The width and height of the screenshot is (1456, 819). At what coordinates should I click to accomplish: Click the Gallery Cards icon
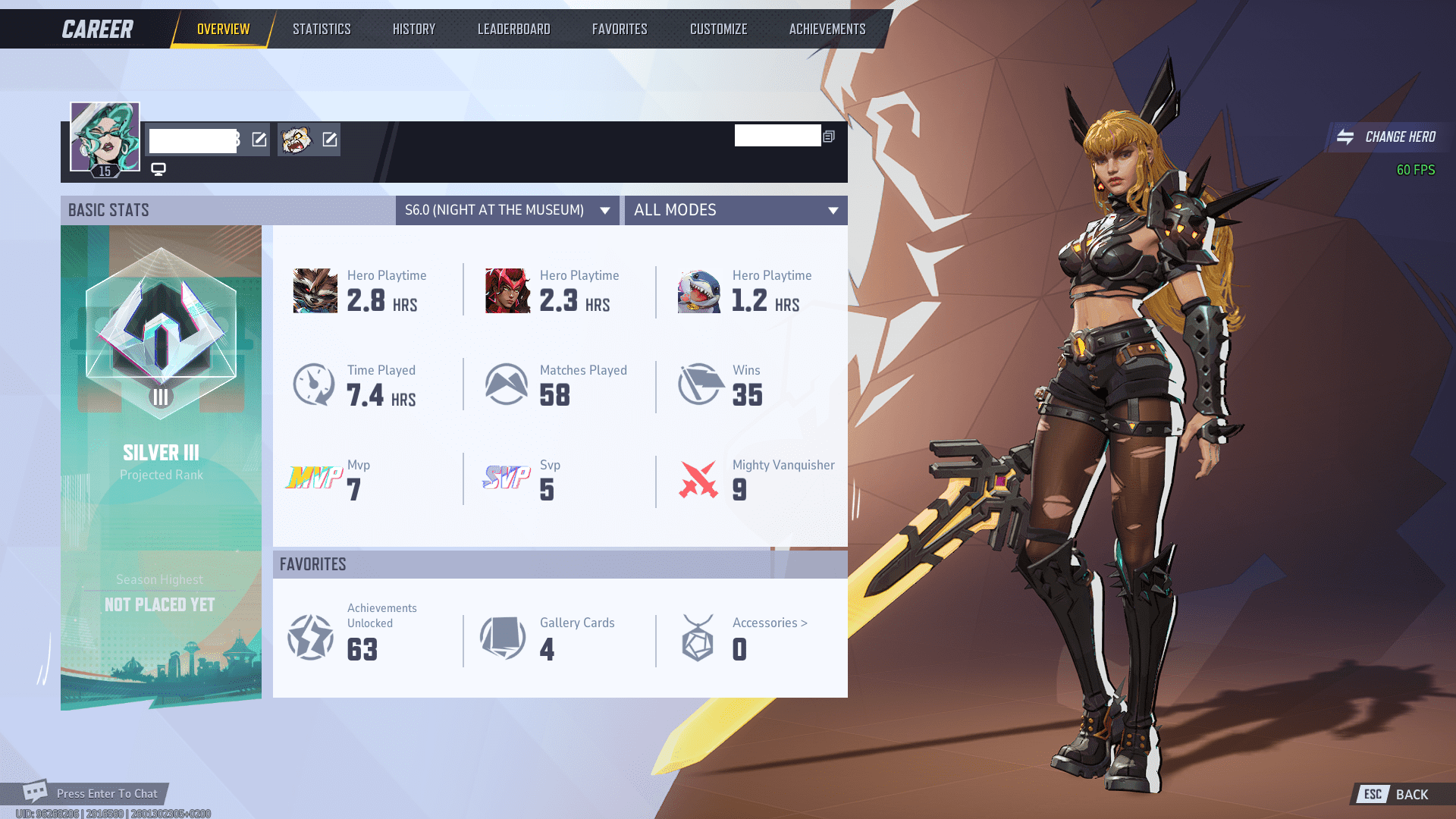[x=502, y=637]
